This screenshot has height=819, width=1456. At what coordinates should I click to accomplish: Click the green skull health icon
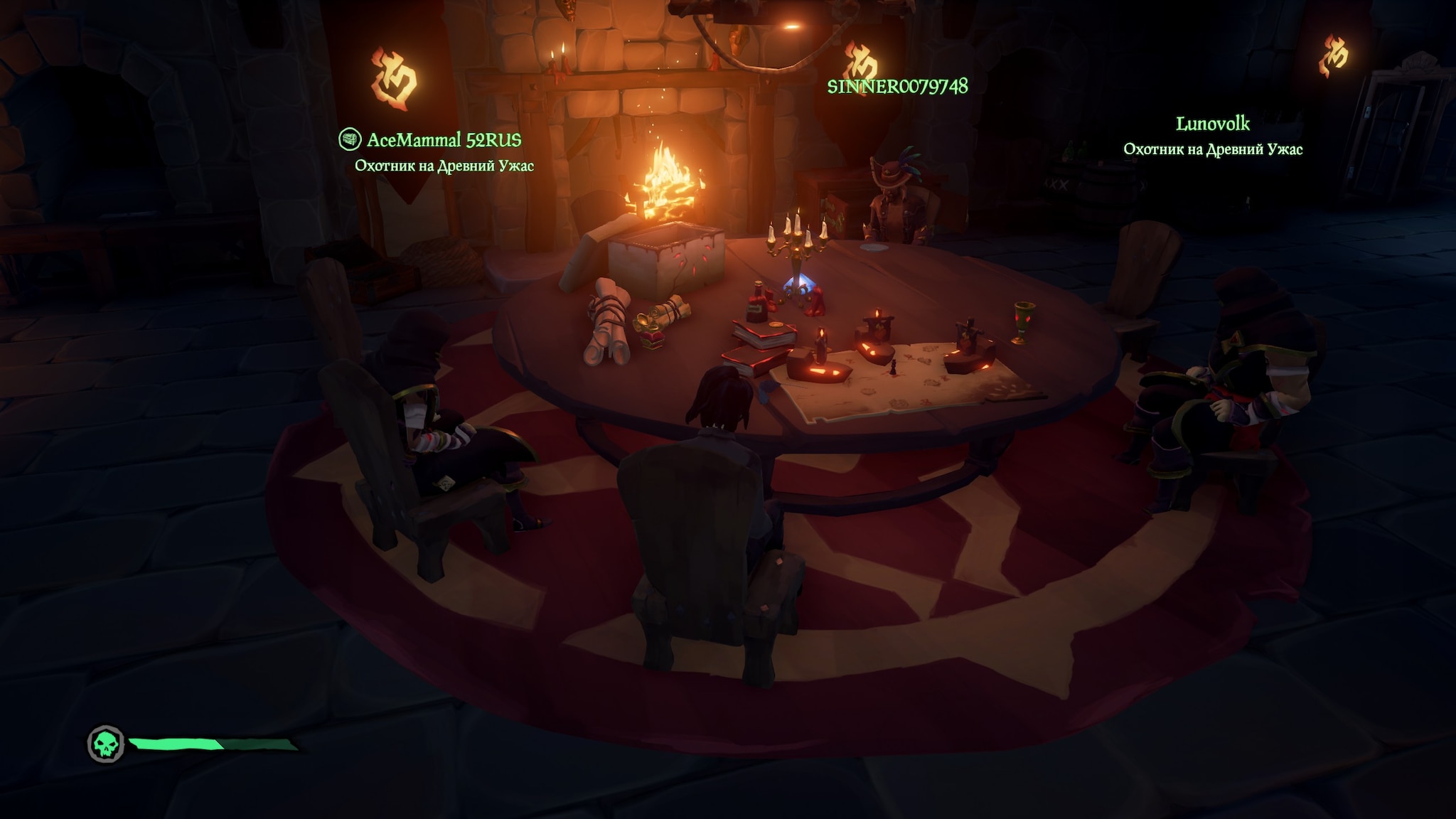(x=106, y=744)
